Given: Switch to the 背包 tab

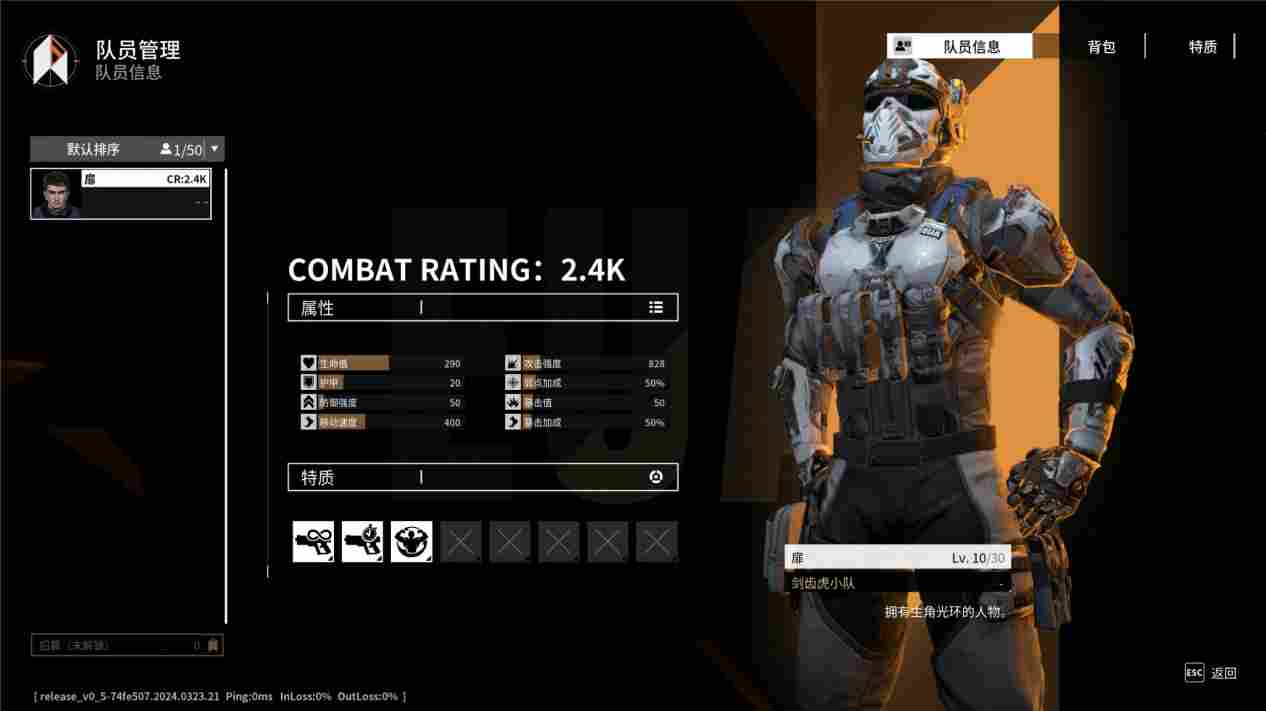Looking at the screenshot, I should [1101, 47].
